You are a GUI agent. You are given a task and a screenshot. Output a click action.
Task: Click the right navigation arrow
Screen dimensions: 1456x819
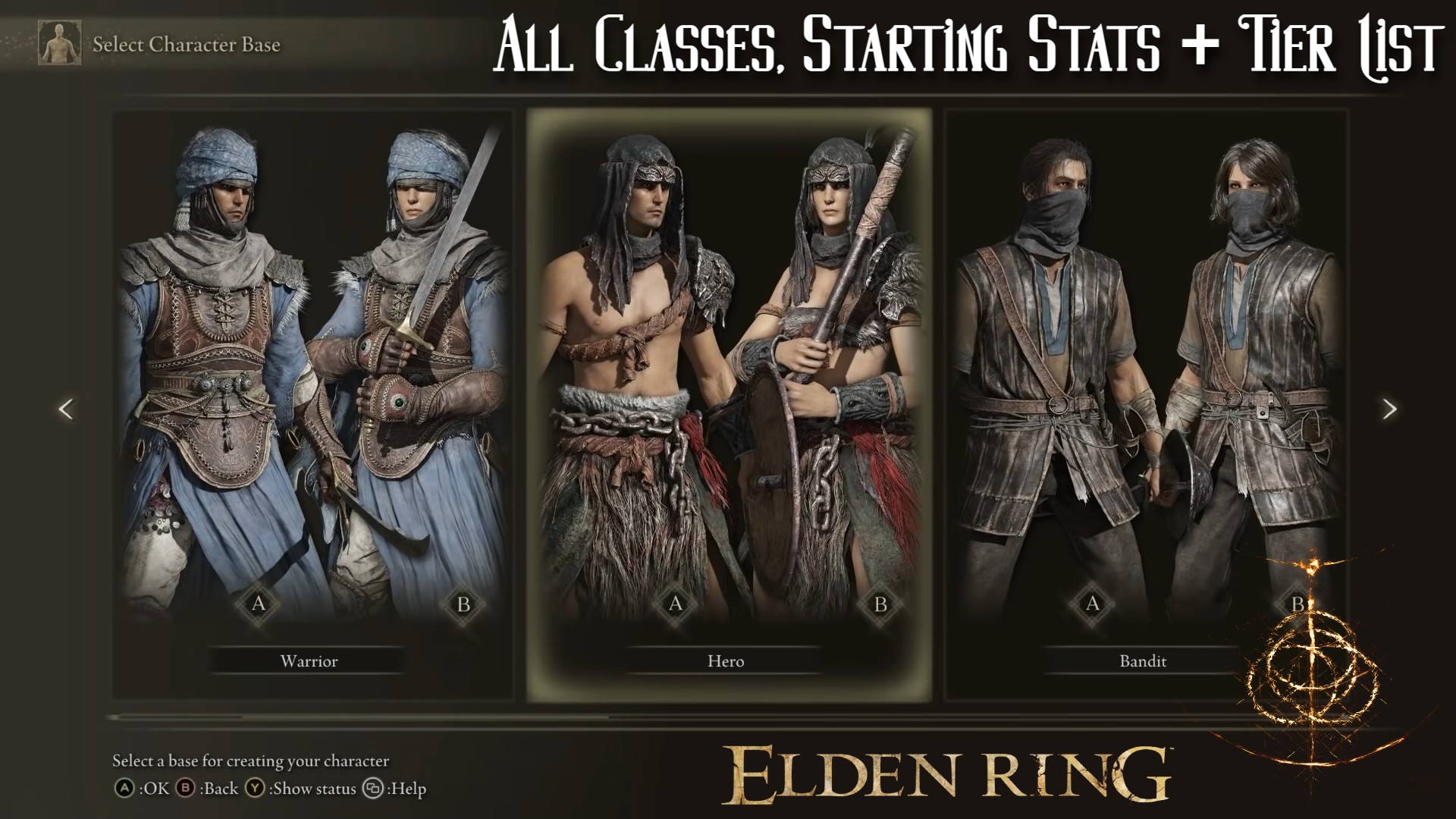(1392, 409)
